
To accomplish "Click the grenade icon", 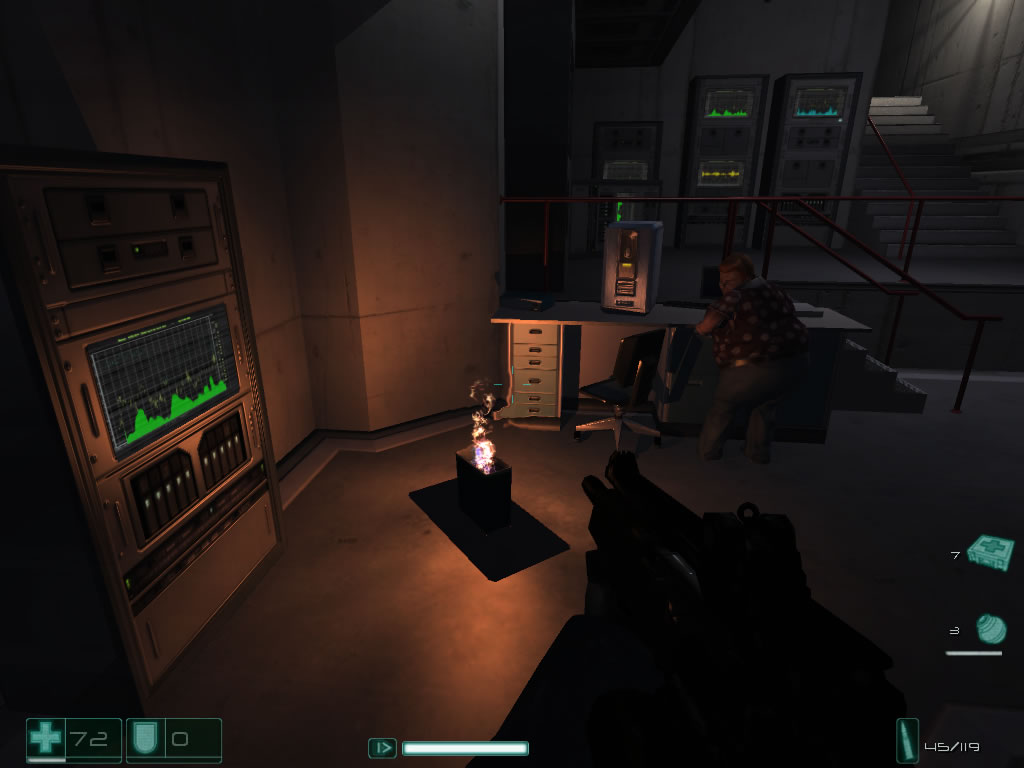I will (990, 629).
